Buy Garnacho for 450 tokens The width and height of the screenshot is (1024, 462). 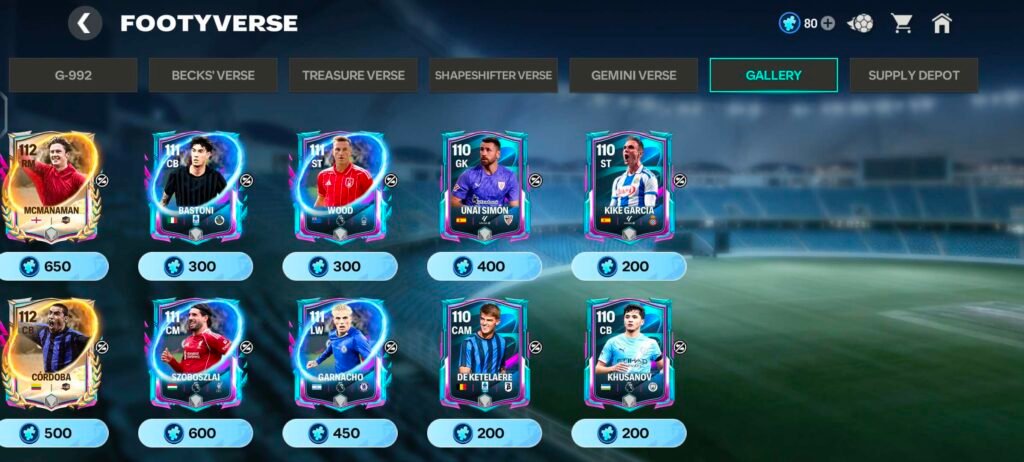point(340,433)
